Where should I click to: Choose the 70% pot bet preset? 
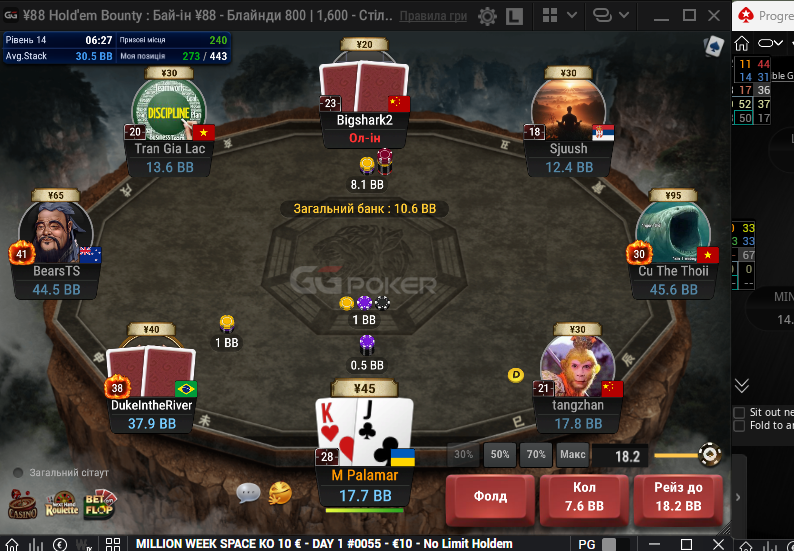pyautogui.click(x=536, y=455)
